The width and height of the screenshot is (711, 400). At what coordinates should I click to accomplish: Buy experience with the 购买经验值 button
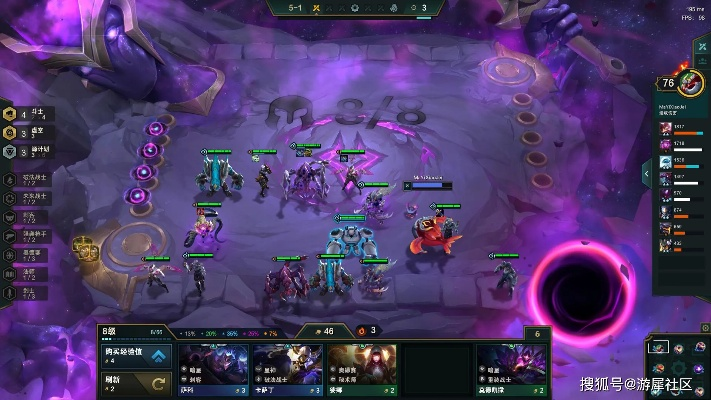(137, 355)
